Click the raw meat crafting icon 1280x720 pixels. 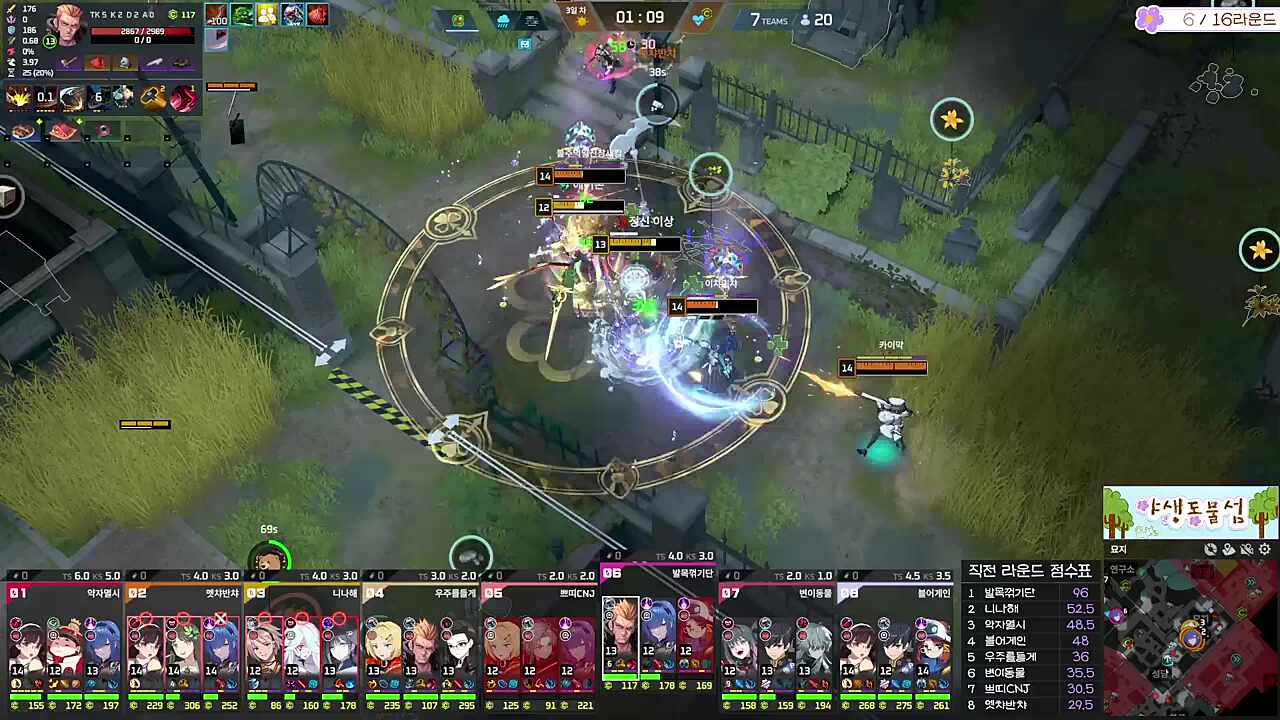63,130
